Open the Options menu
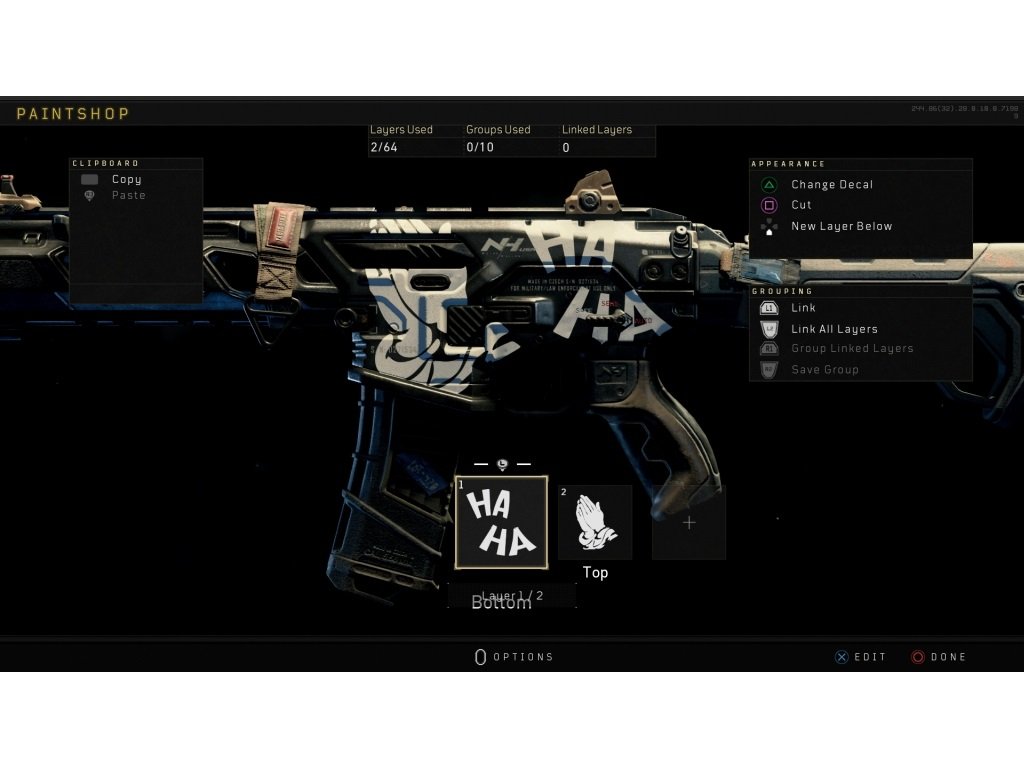The width and height of the screenshot is (1024, 768). coord(514,657)
